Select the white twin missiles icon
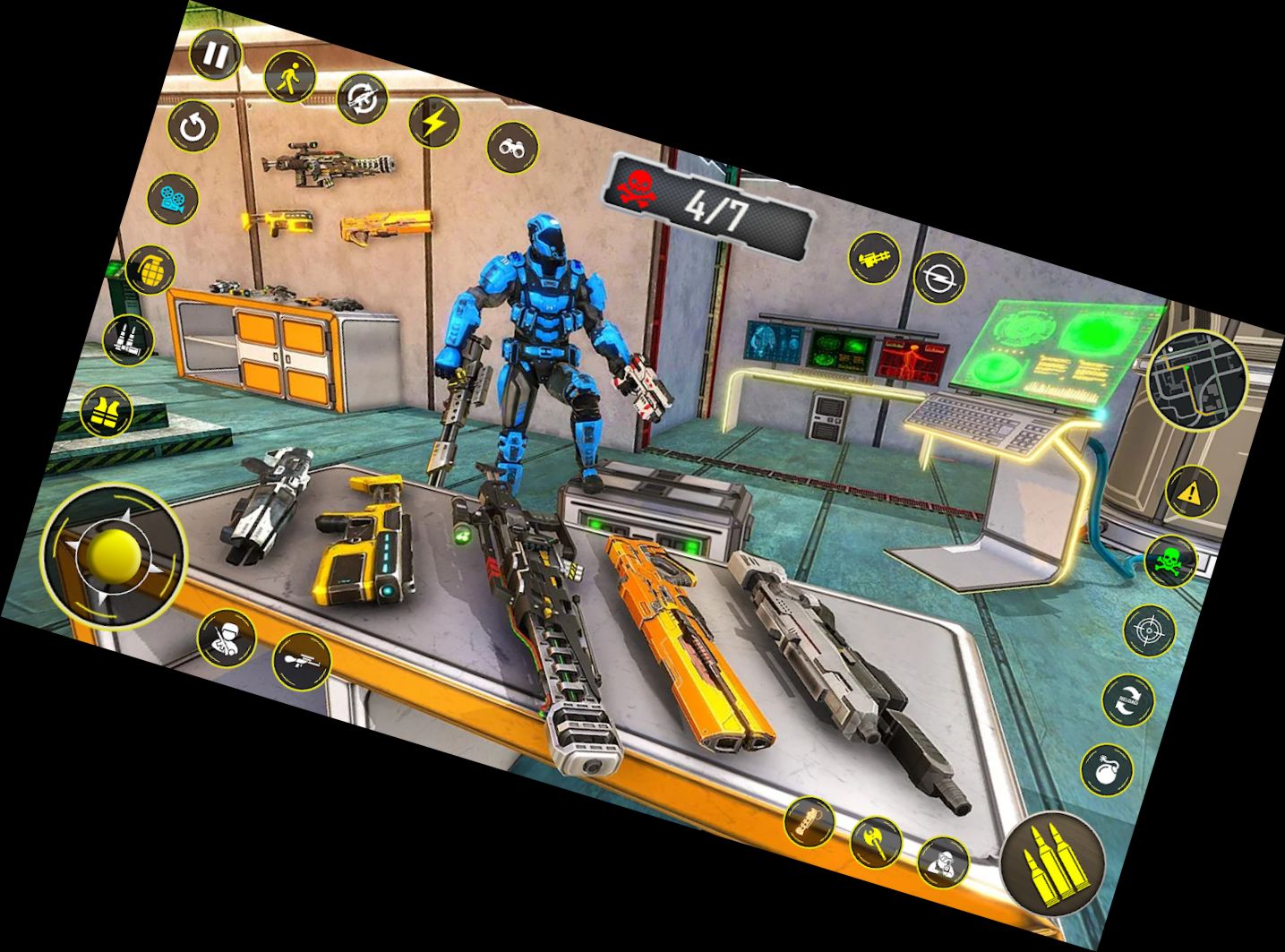The width and height of the screenshot is (1285, 952). coord(129,340)
